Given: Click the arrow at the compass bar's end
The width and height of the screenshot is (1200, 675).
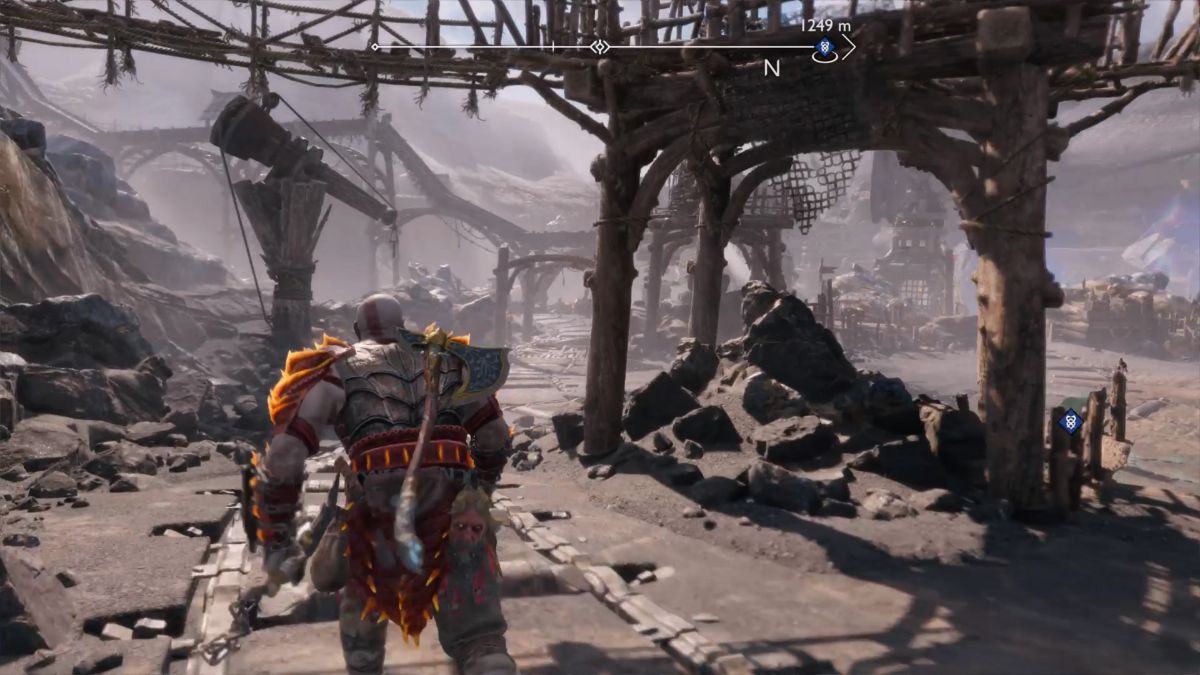Looking at the screenshot, I should 849,47.
